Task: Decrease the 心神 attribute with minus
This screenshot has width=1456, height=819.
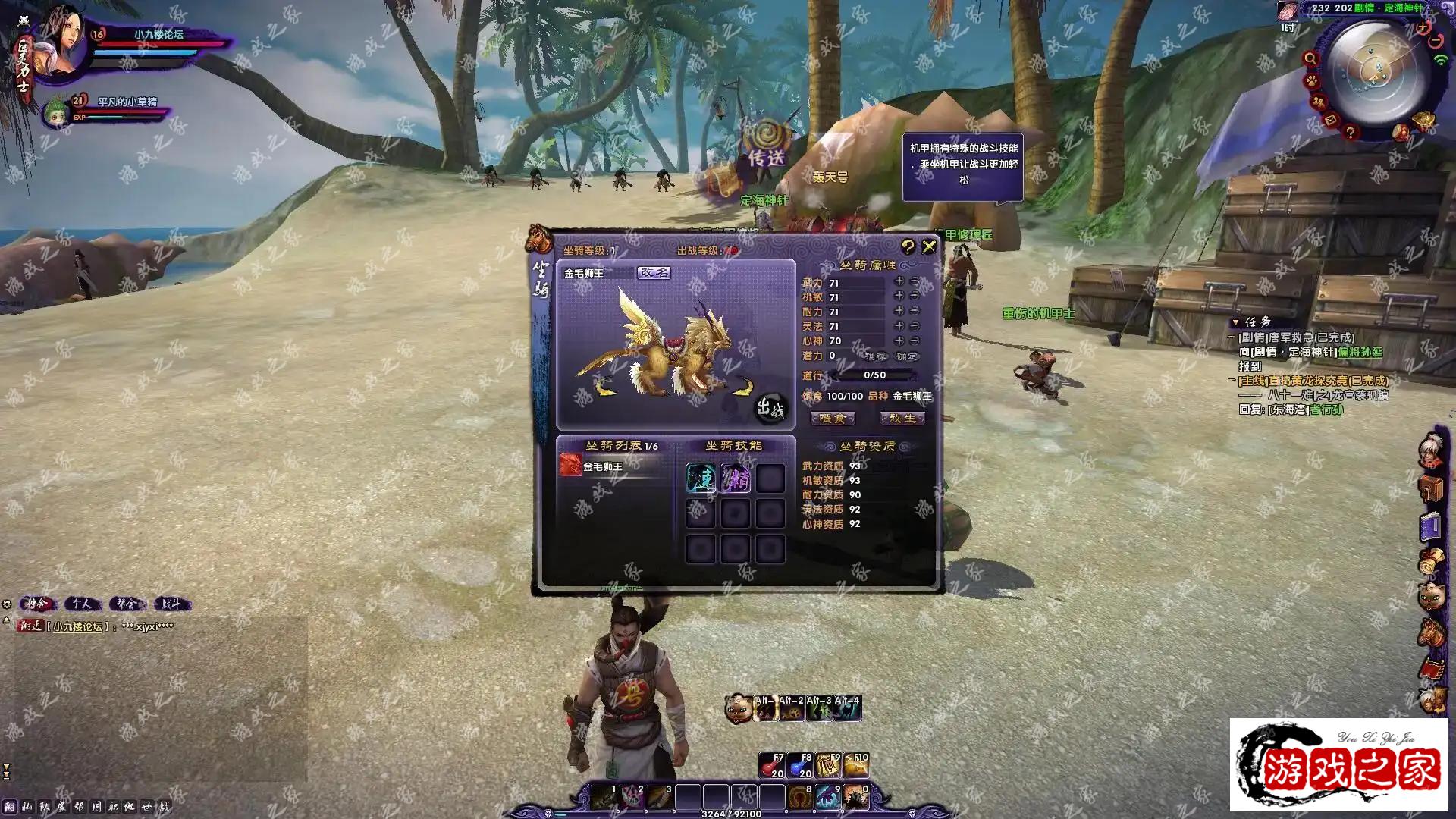Action: coord(915,341)
